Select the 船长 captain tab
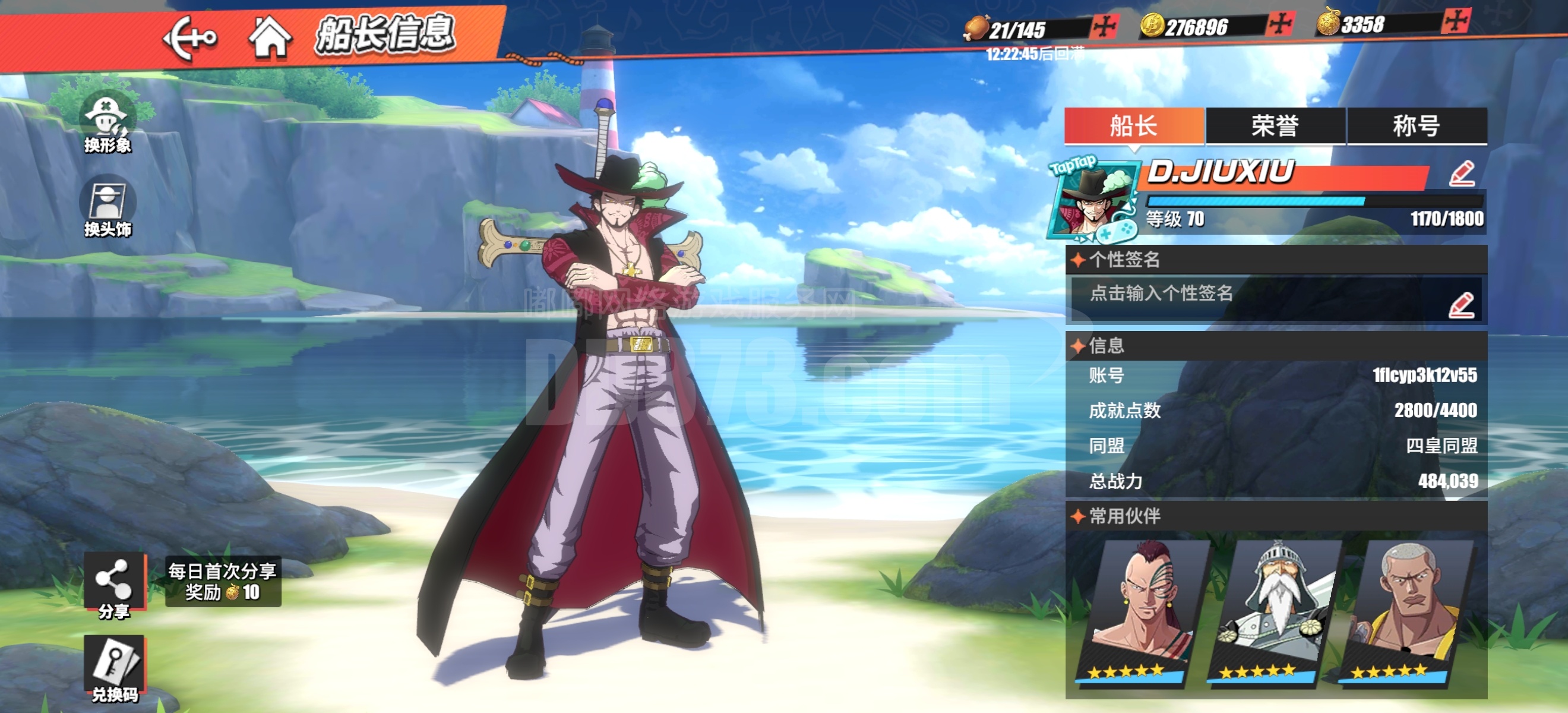Screen dimensions: 1568x713 1133,126
